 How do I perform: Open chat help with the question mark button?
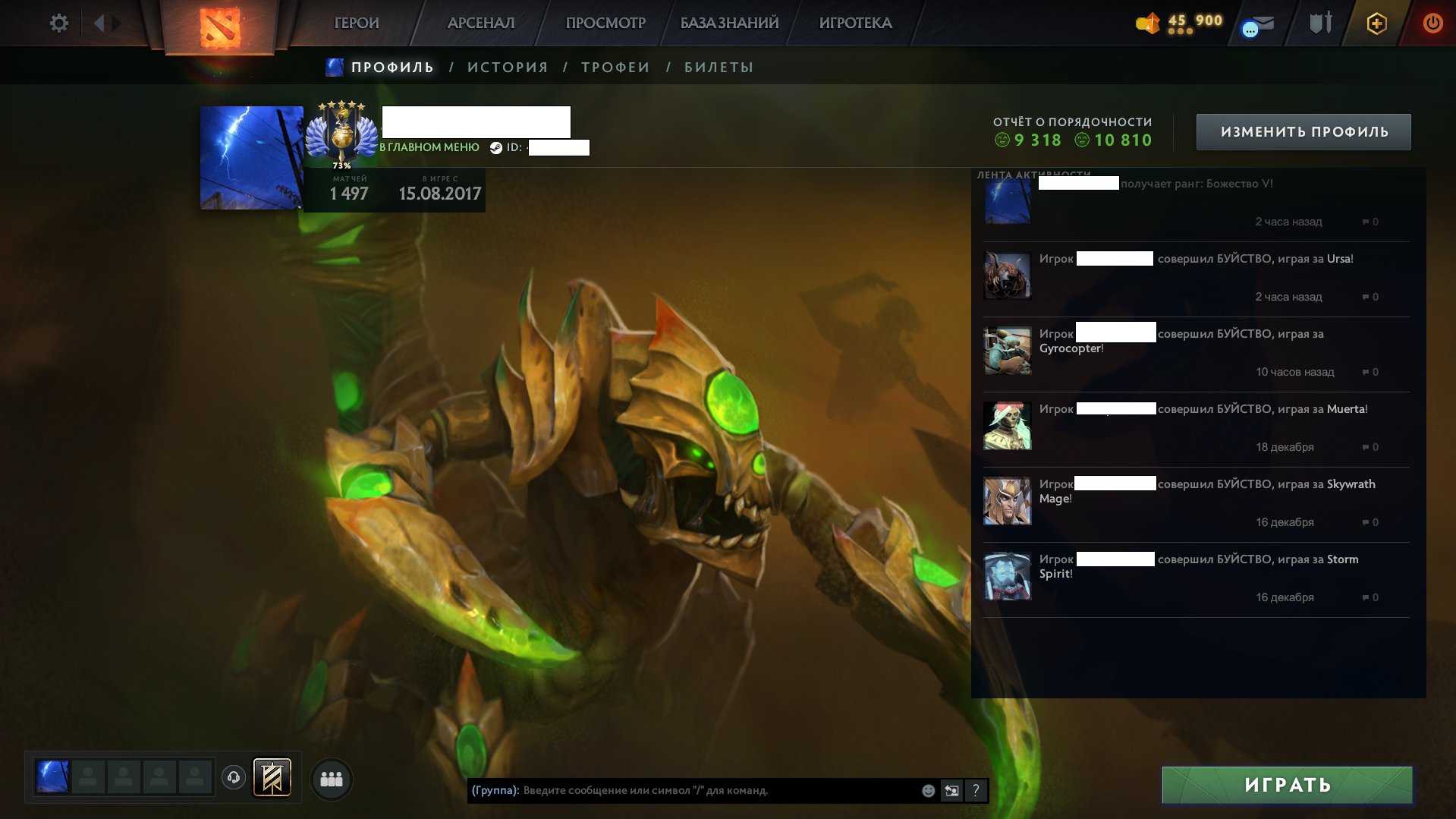[x=975, y=790]
